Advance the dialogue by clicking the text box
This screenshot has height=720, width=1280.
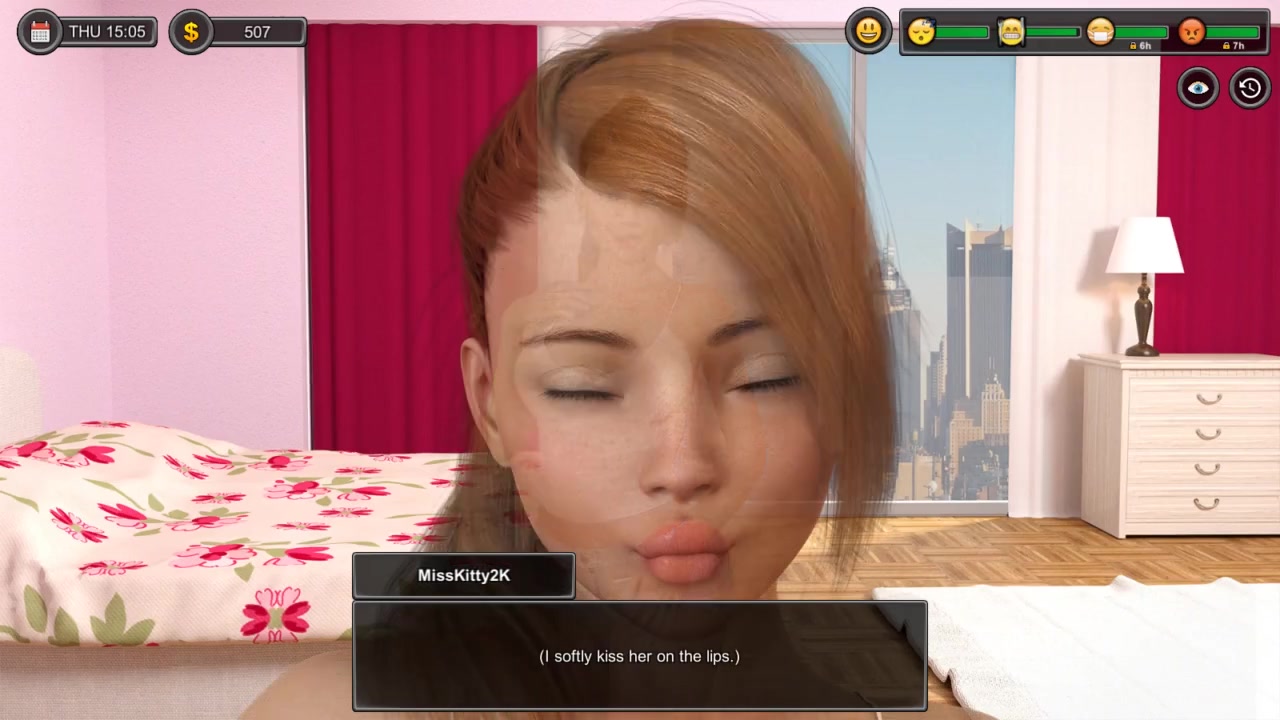pos(639,656)
